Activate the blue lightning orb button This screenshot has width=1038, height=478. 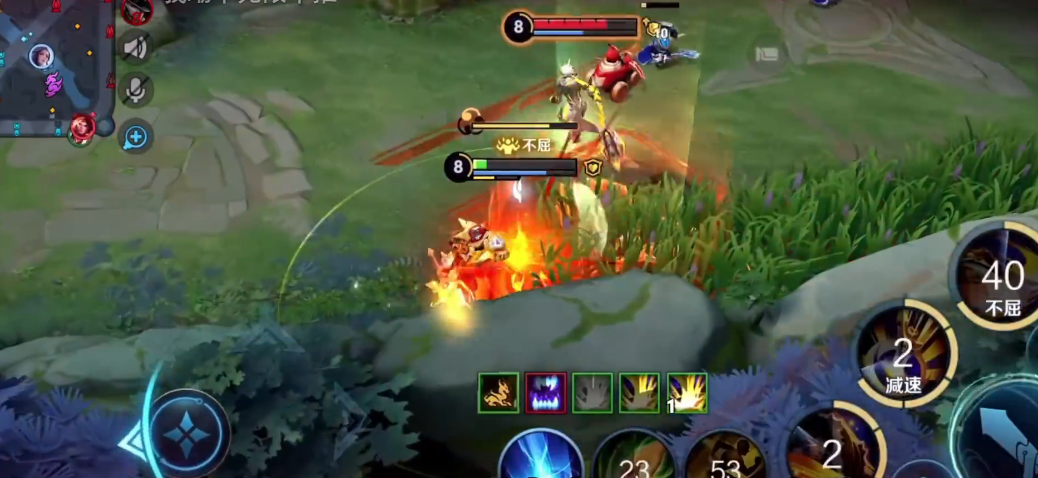(541, 458)
